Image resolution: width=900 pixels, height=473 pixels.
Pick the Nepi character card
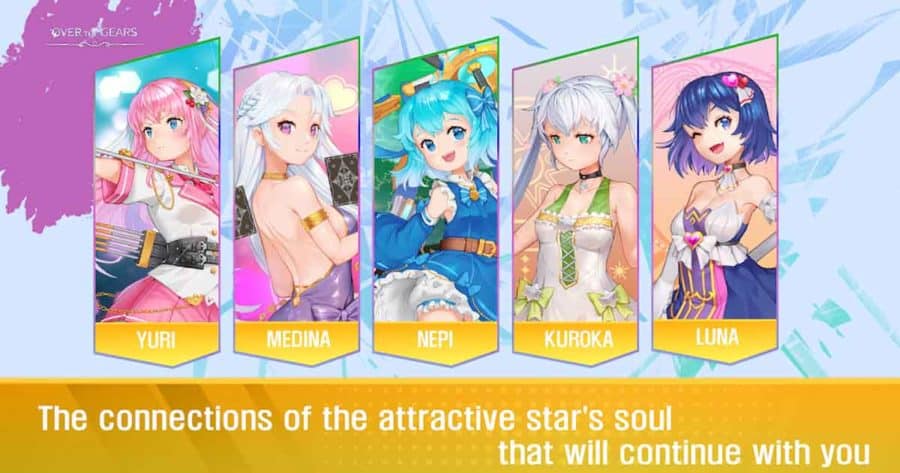(435, 200)
